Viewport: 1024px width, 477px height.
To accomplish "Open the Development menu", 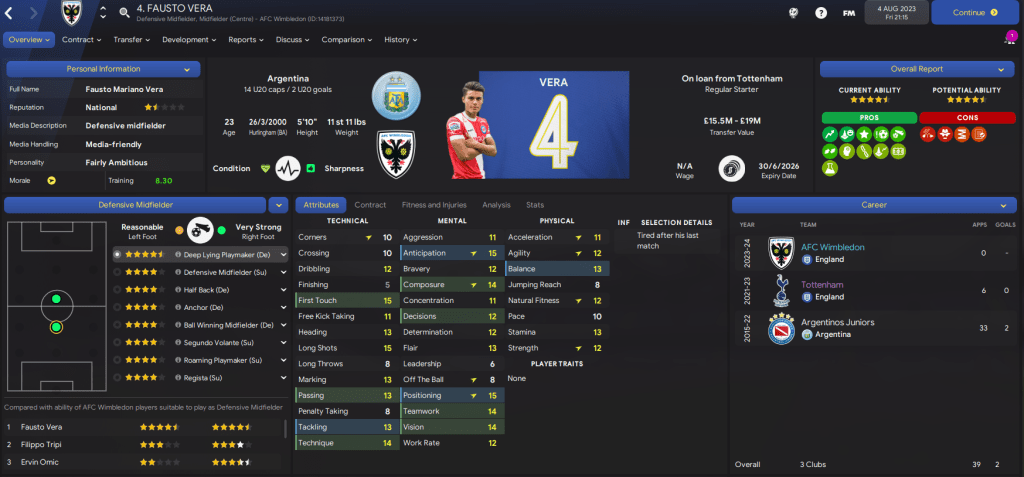I will click(x=188, y=40).
